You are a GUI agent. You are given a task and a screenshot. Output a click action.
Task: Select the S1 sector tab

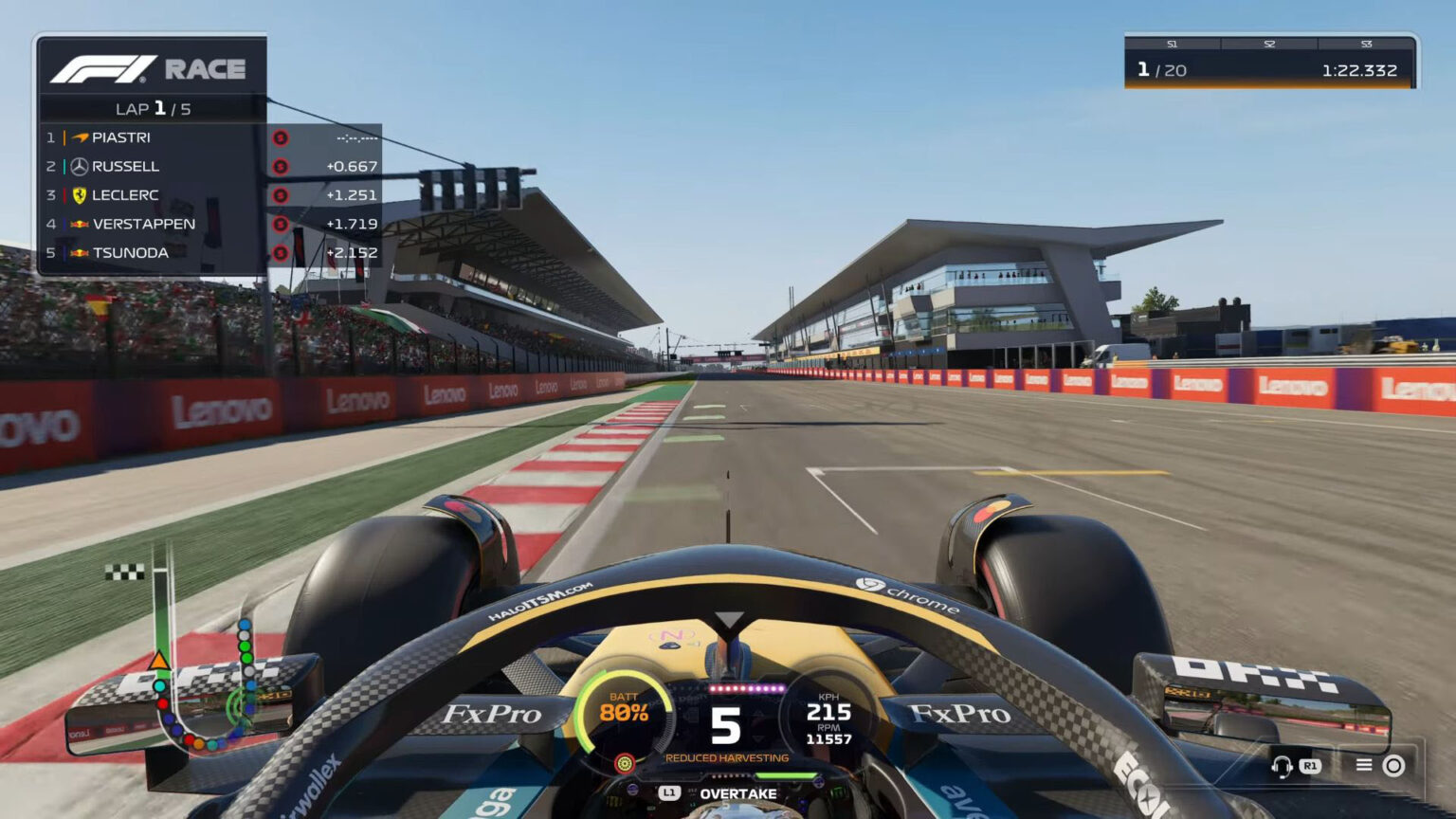coord(1173,44)
